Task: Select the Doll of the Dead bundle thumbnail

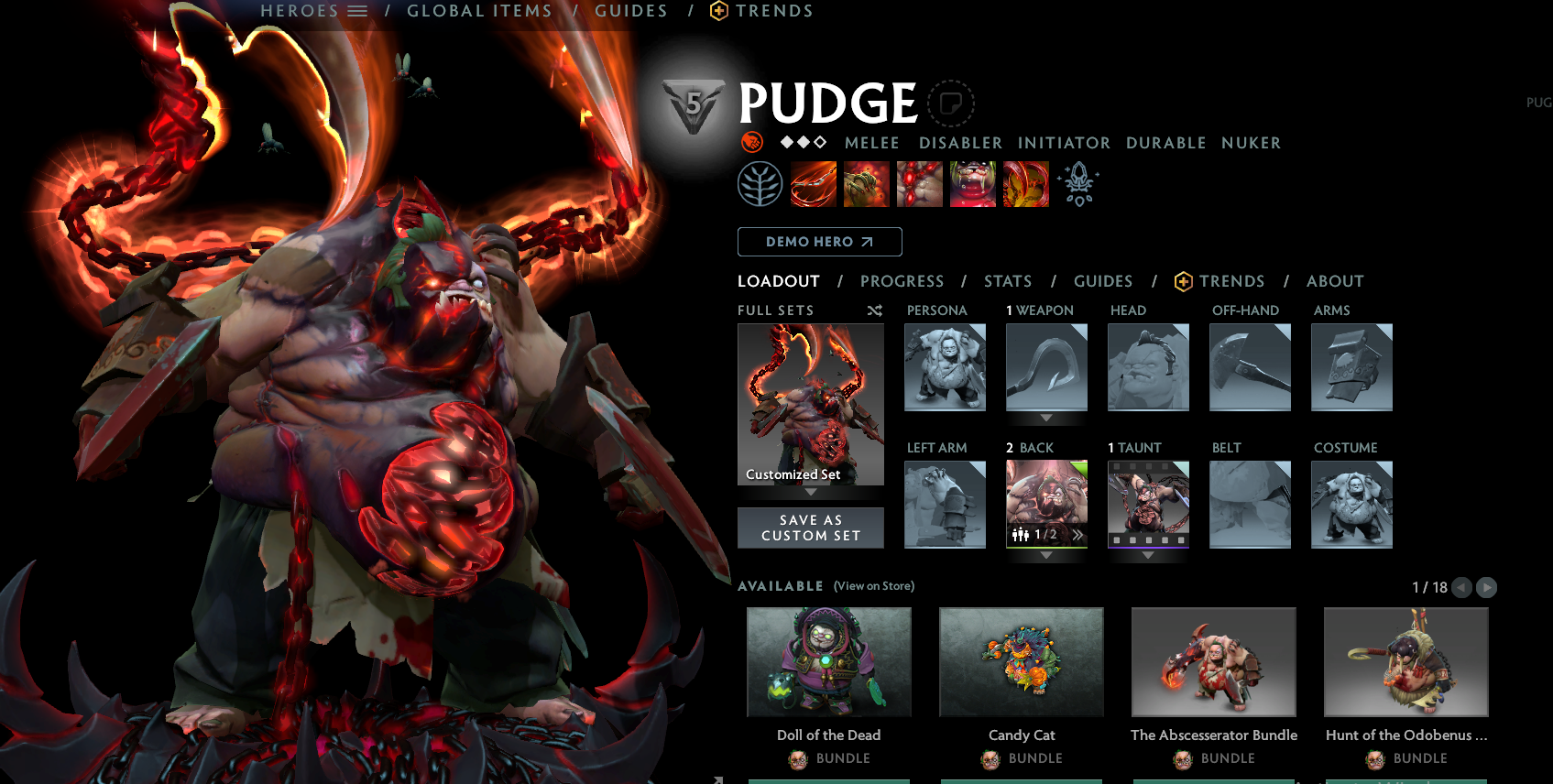Action: (x=828, y=661)
